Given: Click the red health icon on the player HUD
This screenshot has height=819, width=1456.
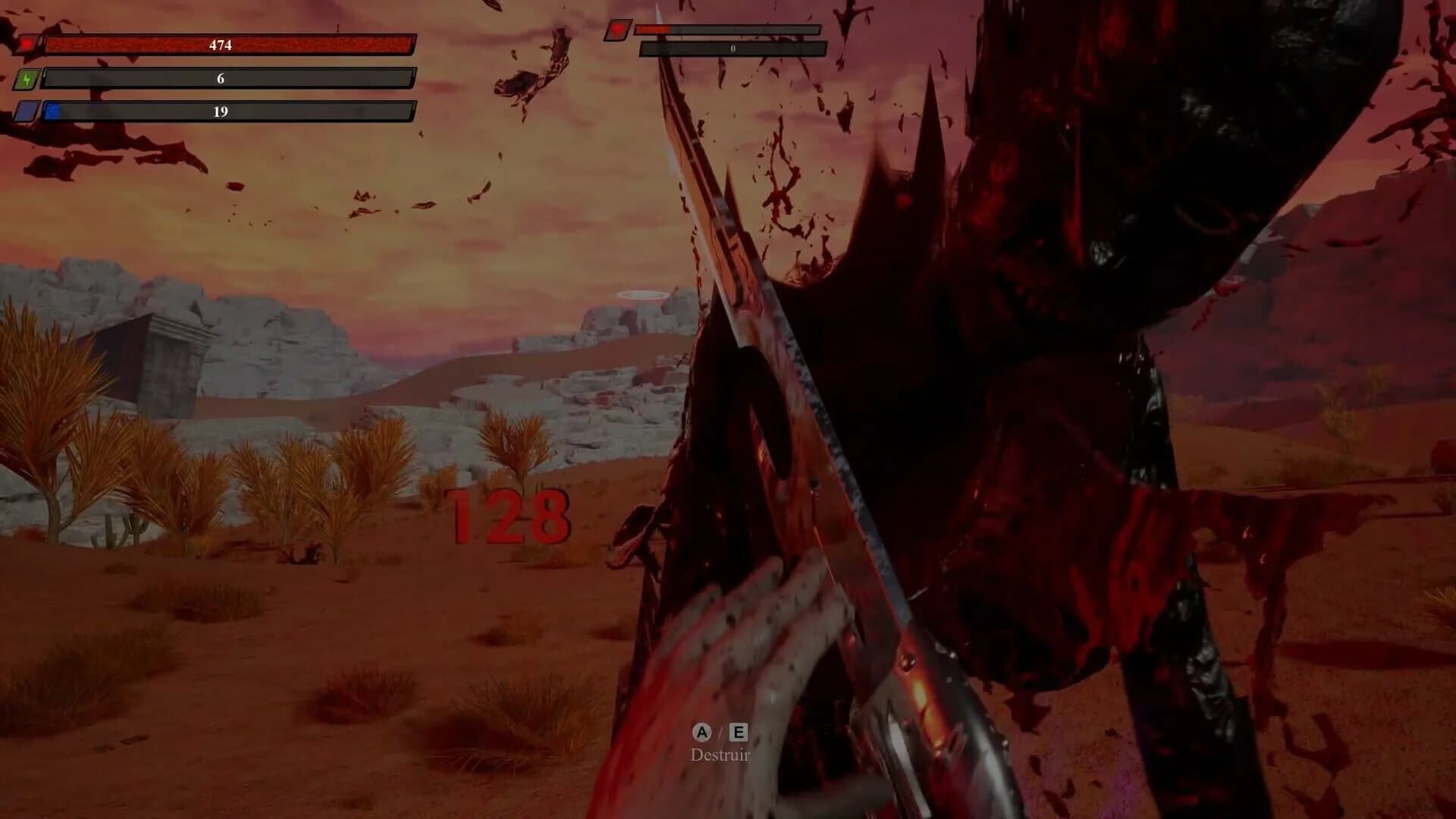Looking at the screenshot, I should 28,44.
